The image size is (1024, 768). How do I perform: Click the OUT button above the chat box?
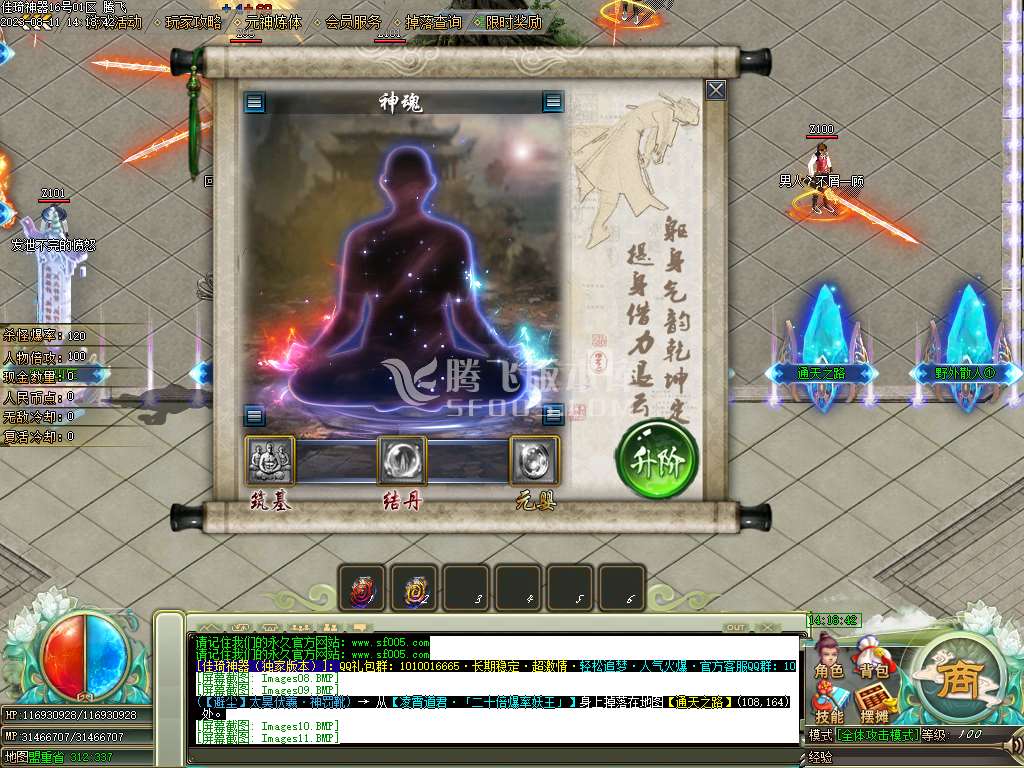click(x=735, y=627)
